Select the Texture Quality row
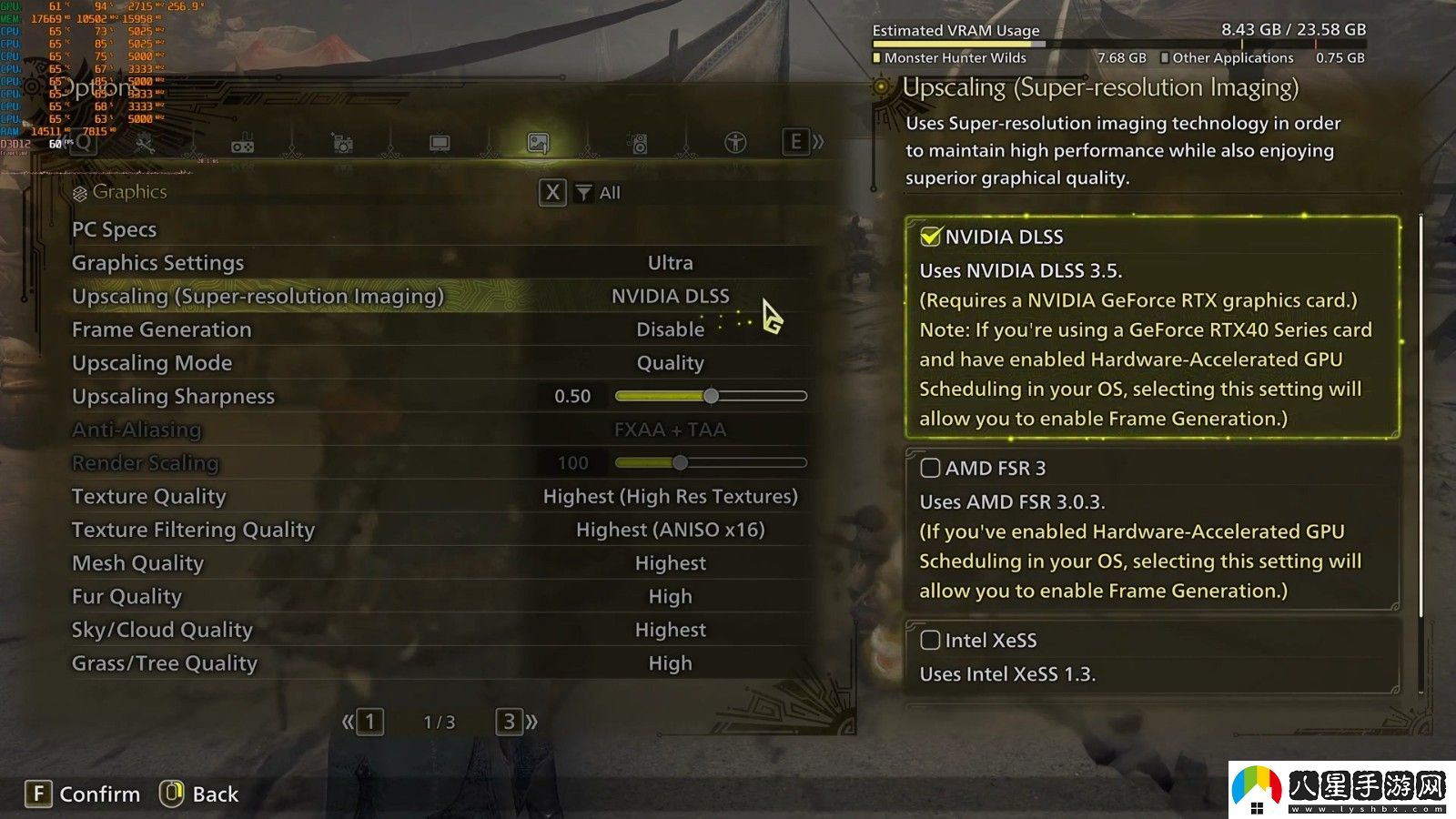The height and width of the screenshot is (819, 1456). coord(437,496)
